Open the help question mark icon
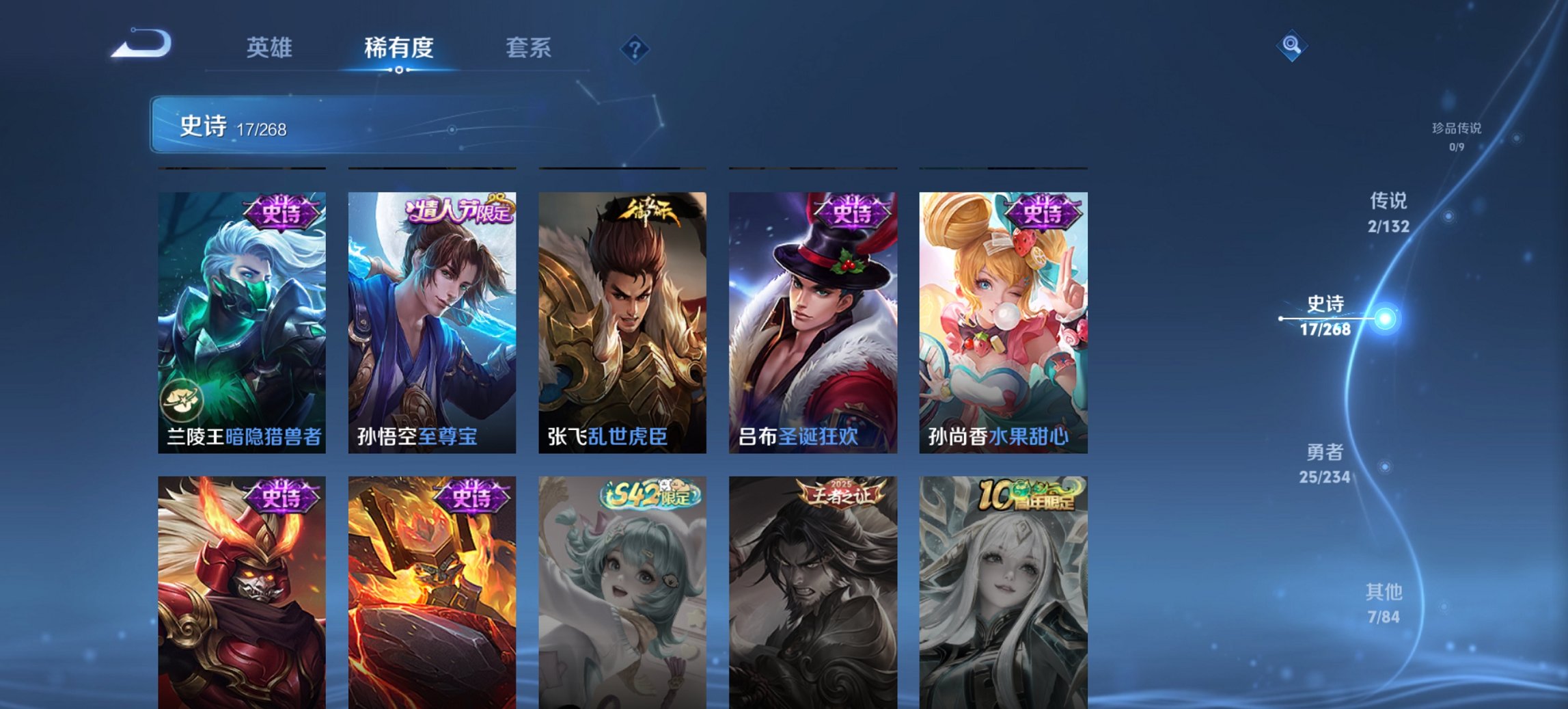 tap(635, 48)
